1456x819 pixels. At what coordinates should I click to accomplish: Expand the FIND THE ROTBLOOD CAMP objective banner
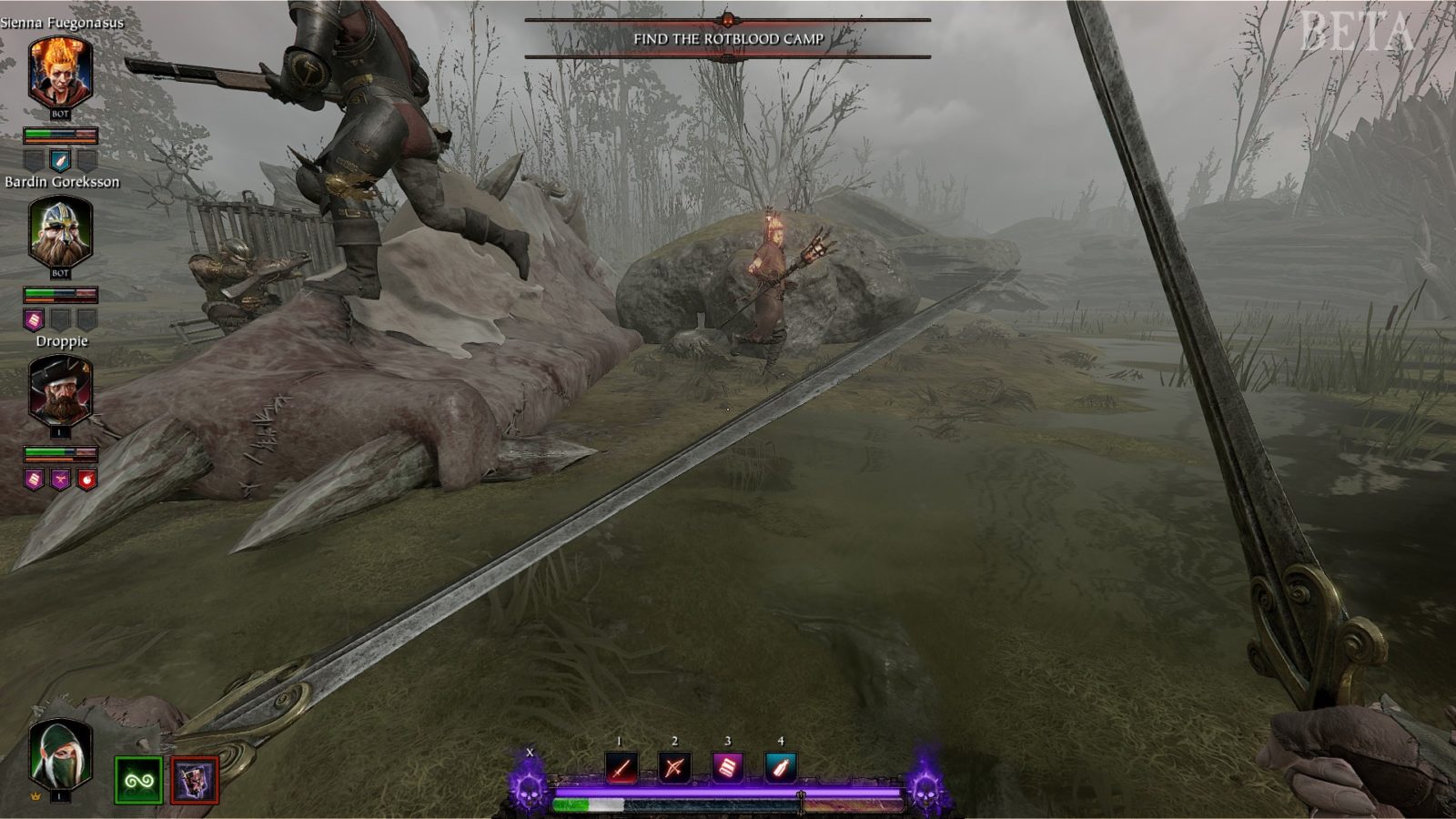tap(728, 40)
